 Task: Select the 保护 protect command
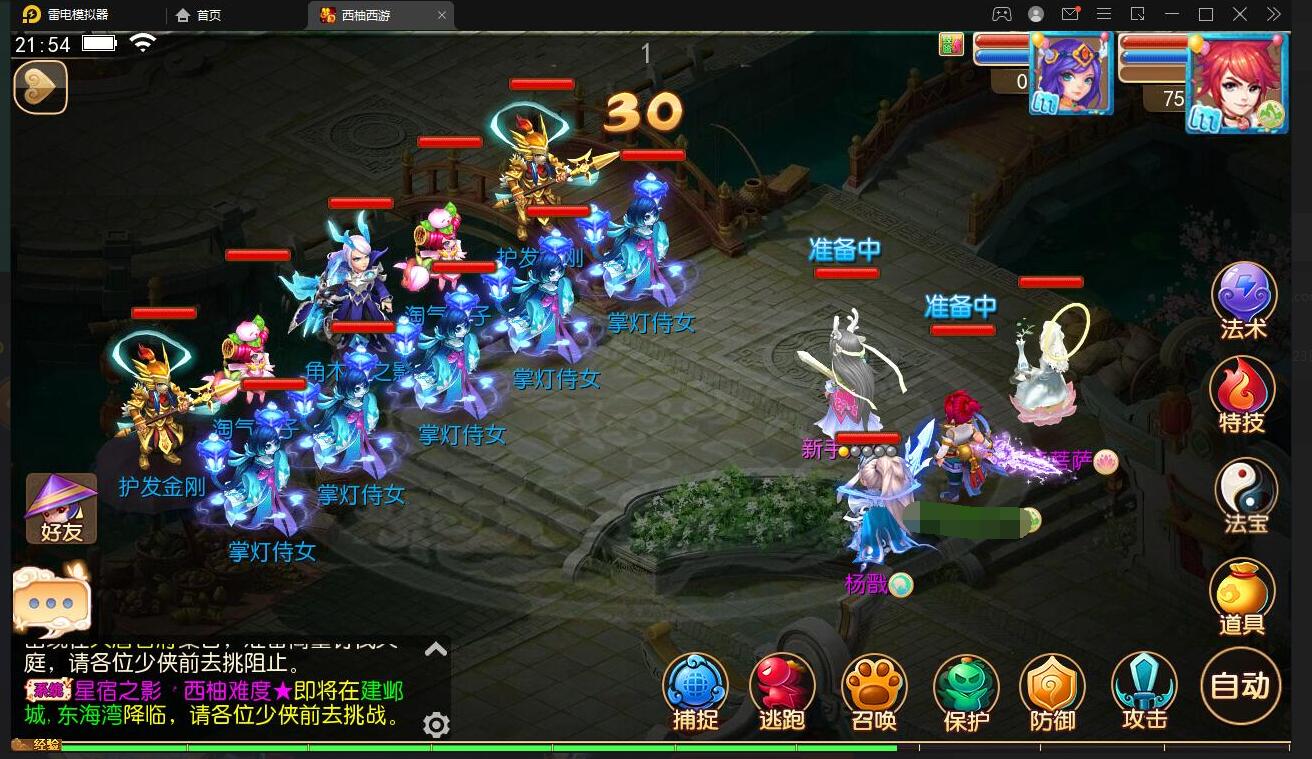point(966,691)
